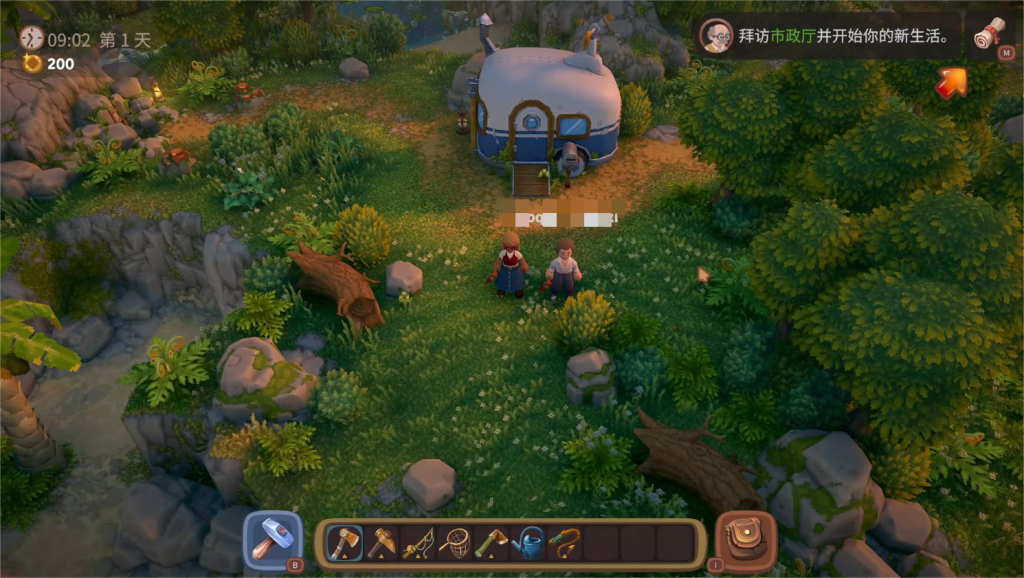Click the mayor portrait in quest tracker
Image resolution: width=1024 pixels, height=578 pixels.
pos(716,35)
